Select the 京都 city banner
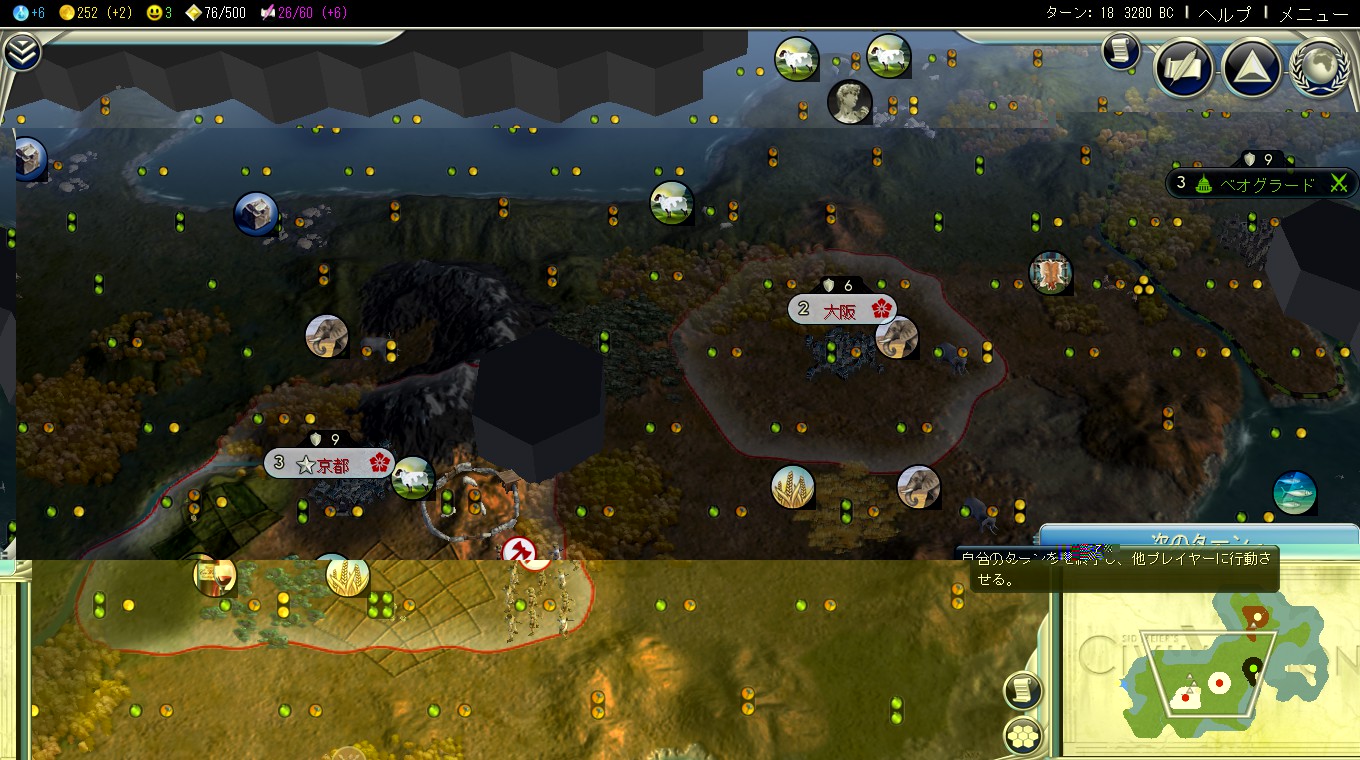 (329, 463)
